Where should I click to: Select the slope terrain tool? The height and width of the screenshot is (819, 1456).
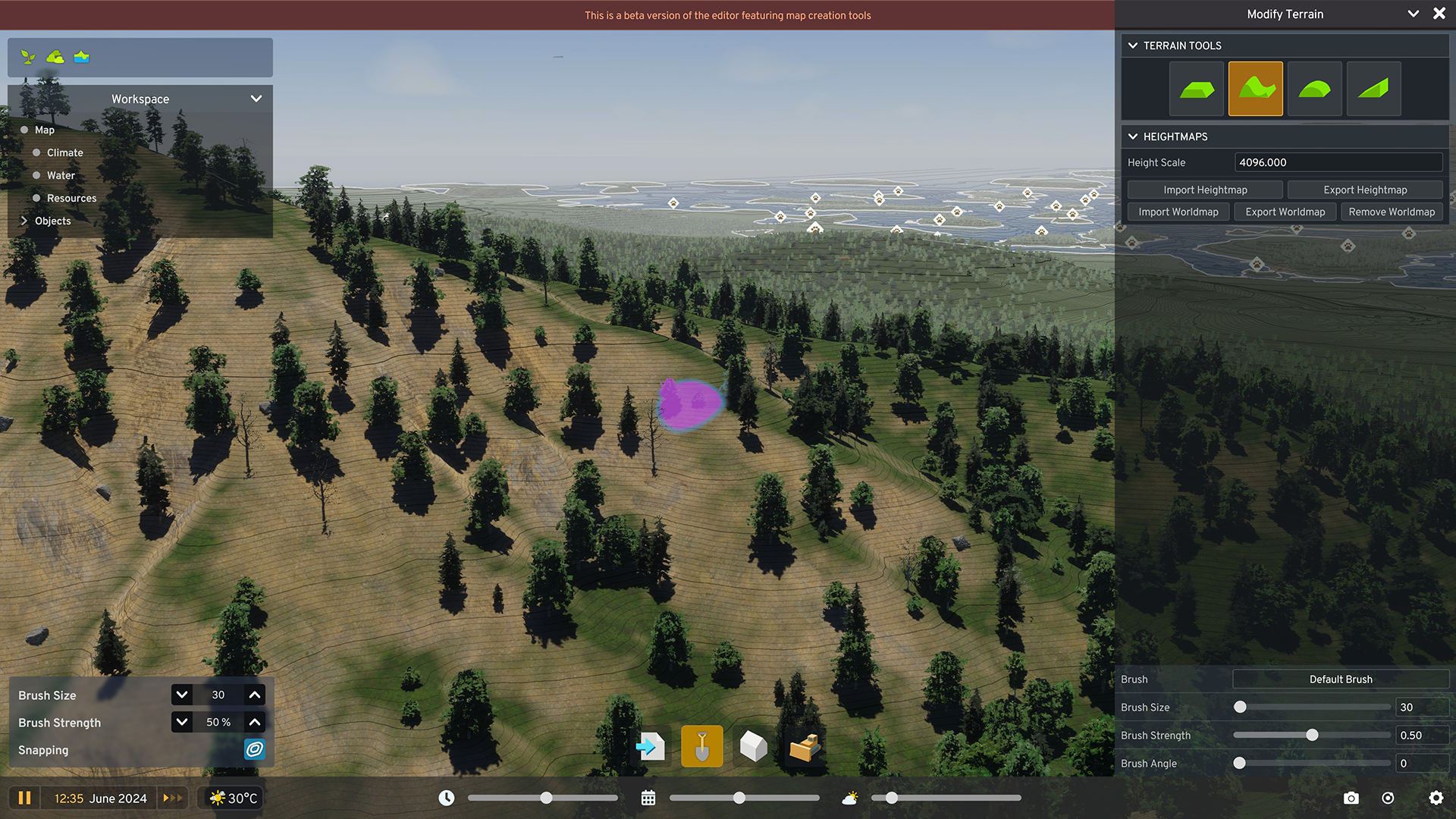[1373, 88]
